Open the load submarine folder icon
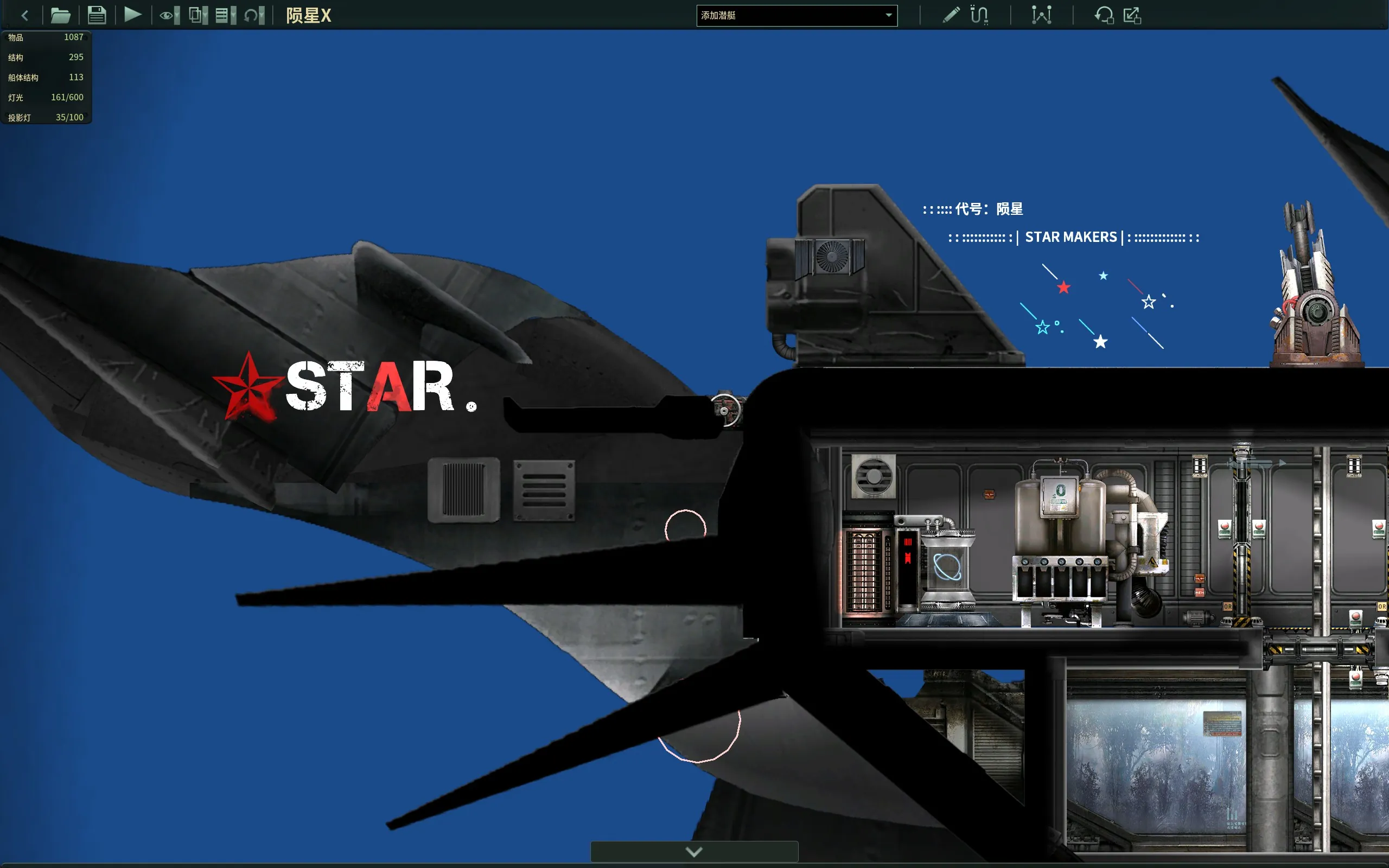 (x=60, y=16)
